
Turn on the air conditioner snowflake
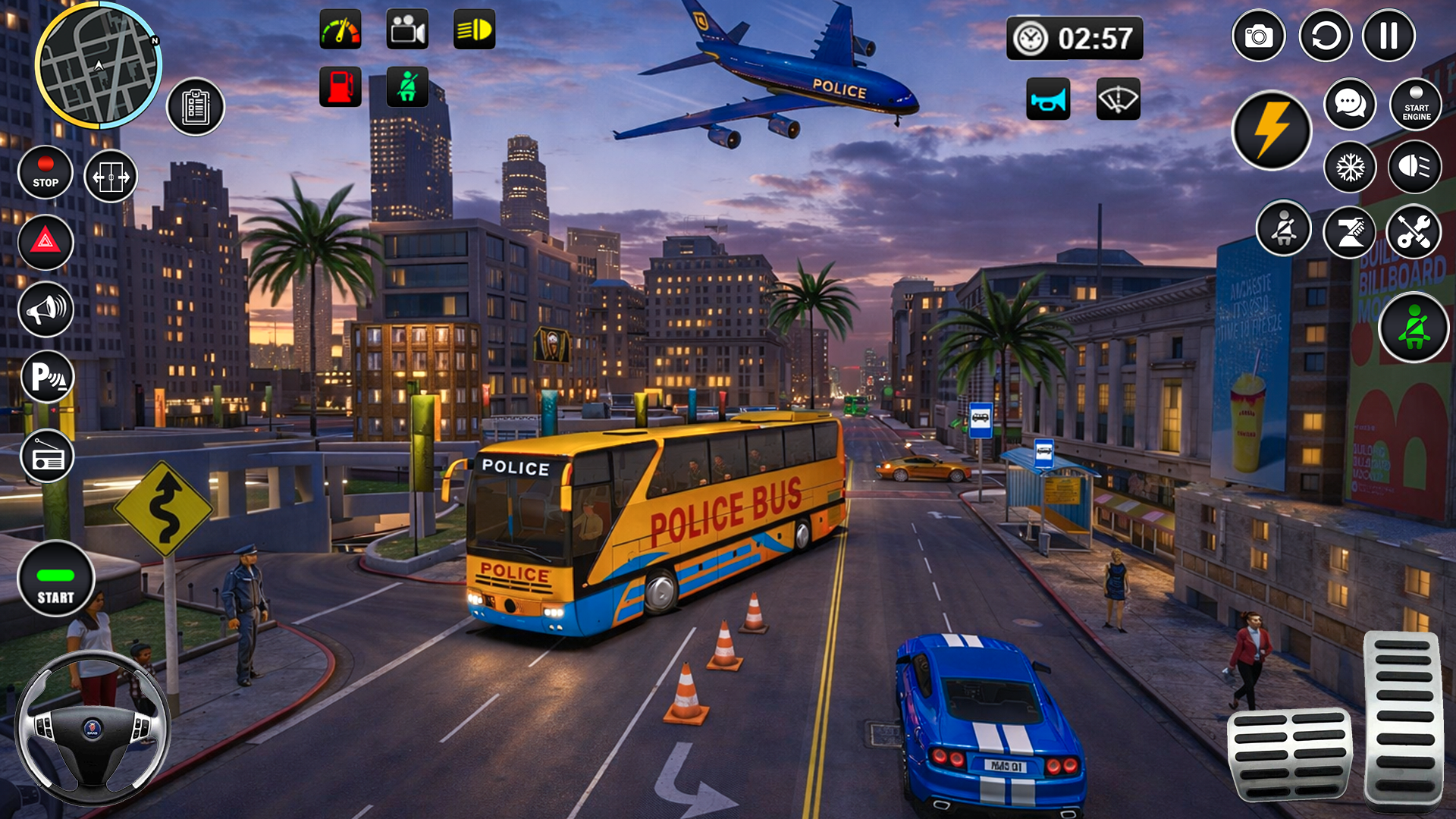click(1349, 166)
